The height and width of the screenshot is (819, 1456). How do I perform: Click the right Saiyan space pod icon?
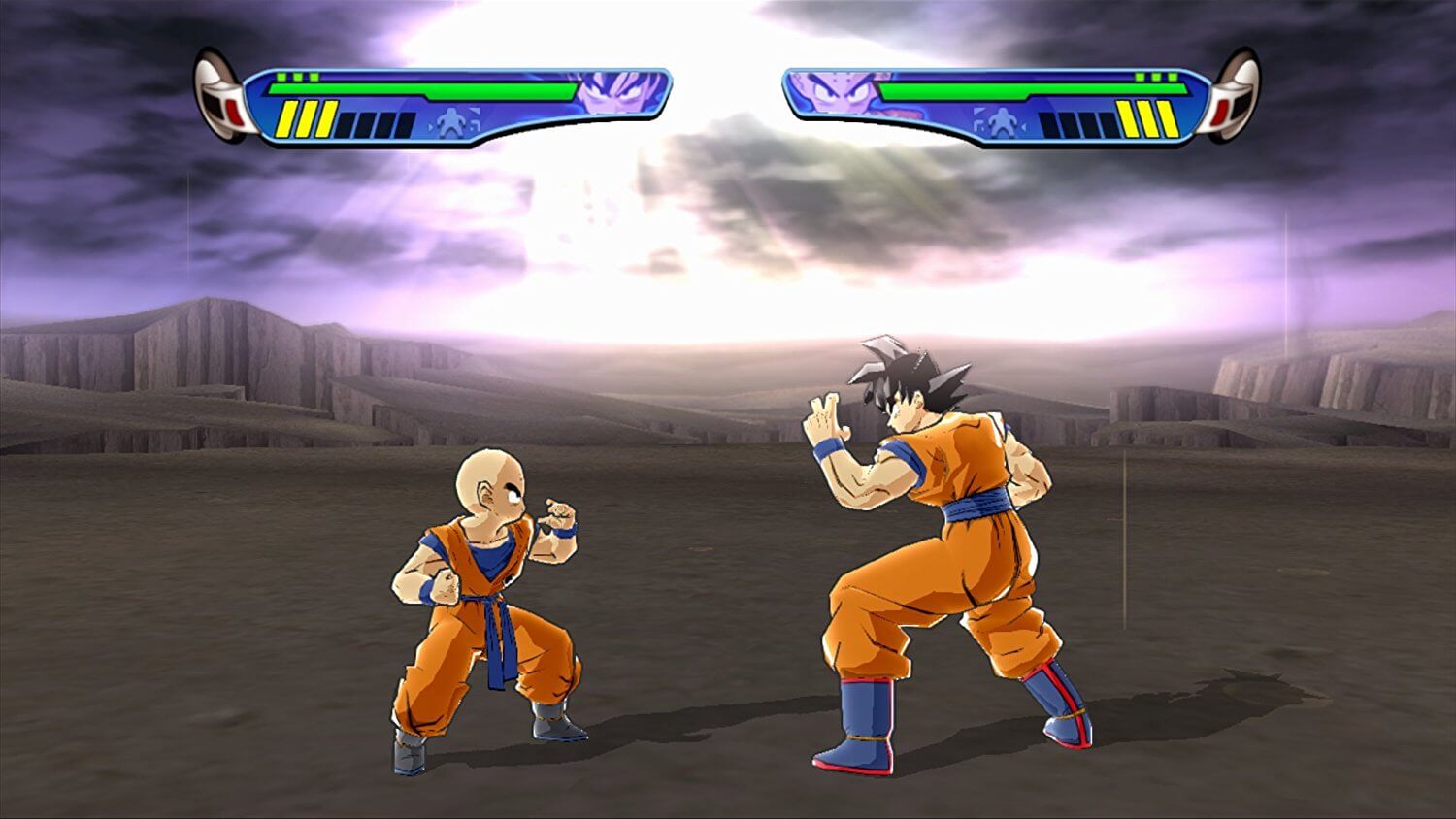(x=1235, y=97)
